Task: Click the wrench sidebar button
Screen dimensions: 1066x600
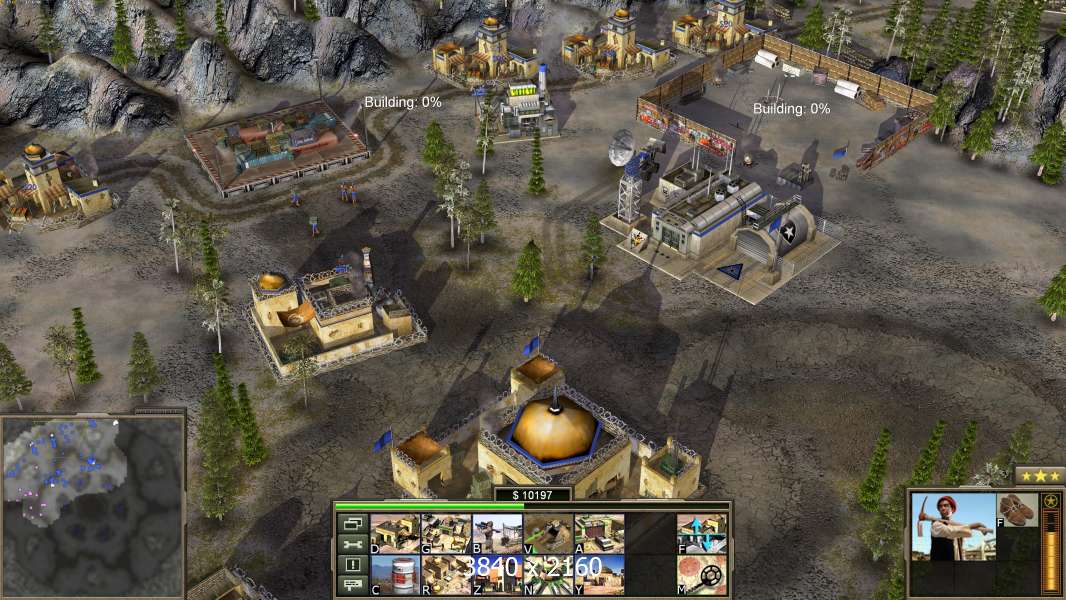Action: pos(352,544)
